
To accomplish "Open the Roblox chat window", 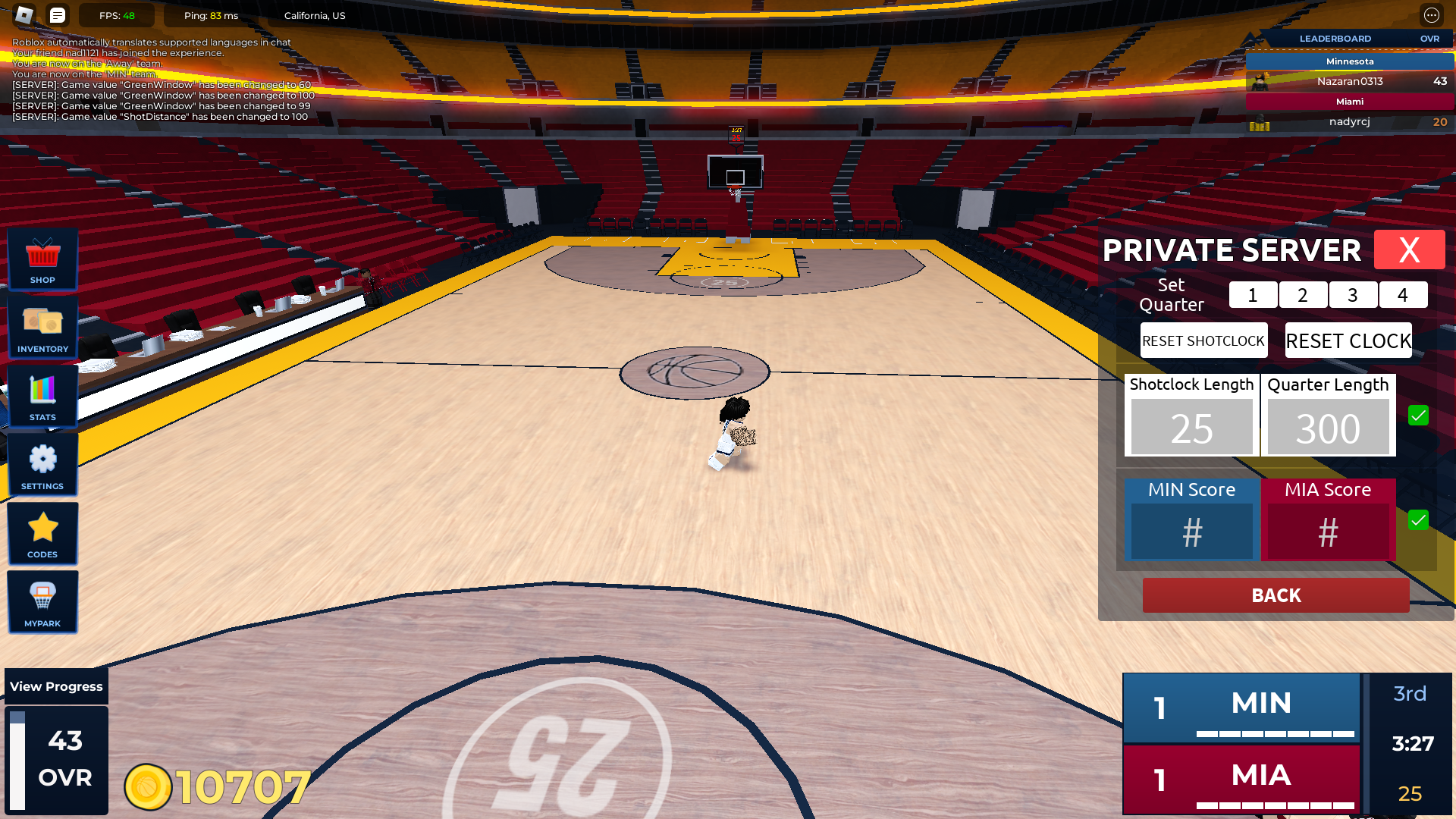I will pos(58,15).
